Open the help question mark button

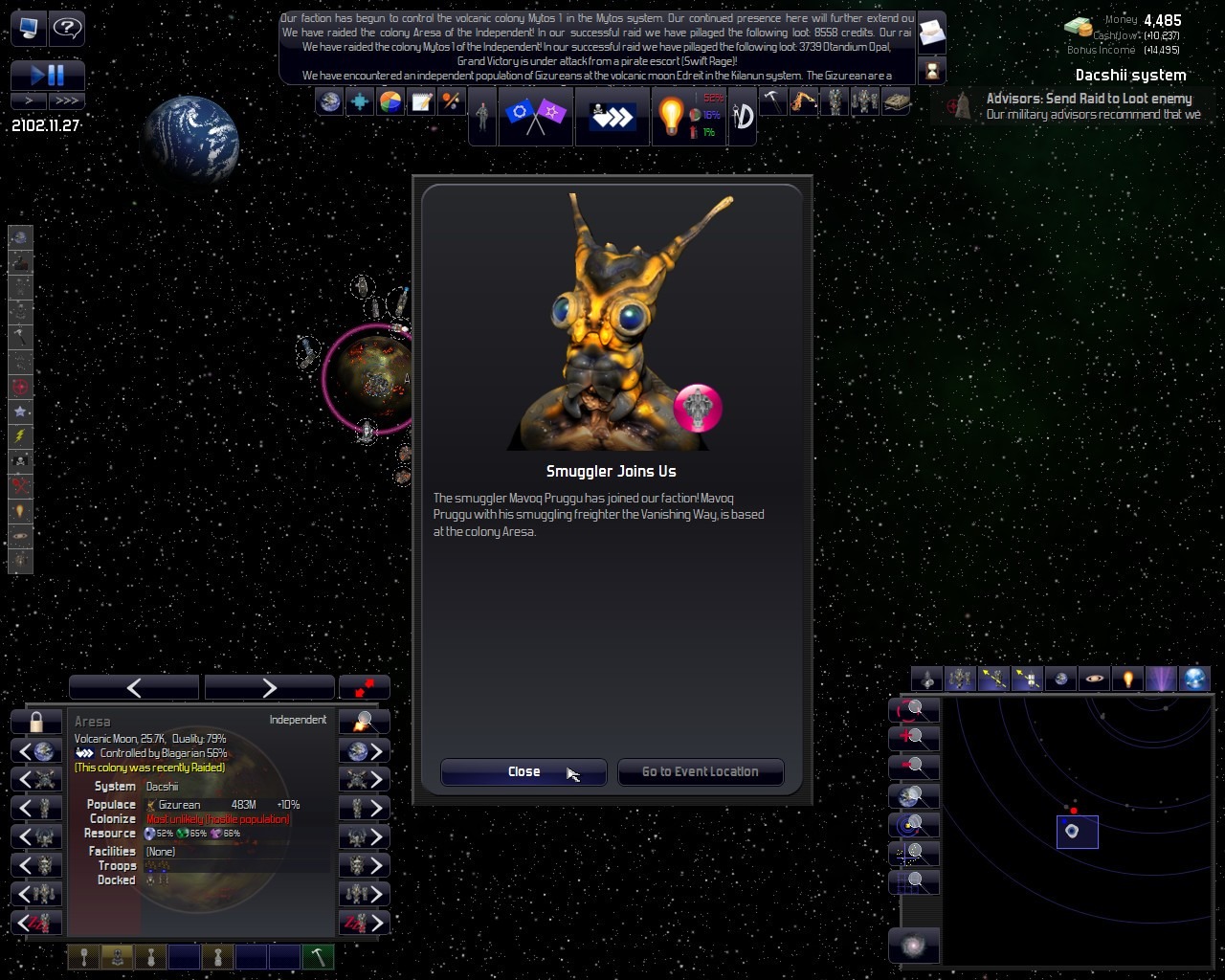pos(67,29)
